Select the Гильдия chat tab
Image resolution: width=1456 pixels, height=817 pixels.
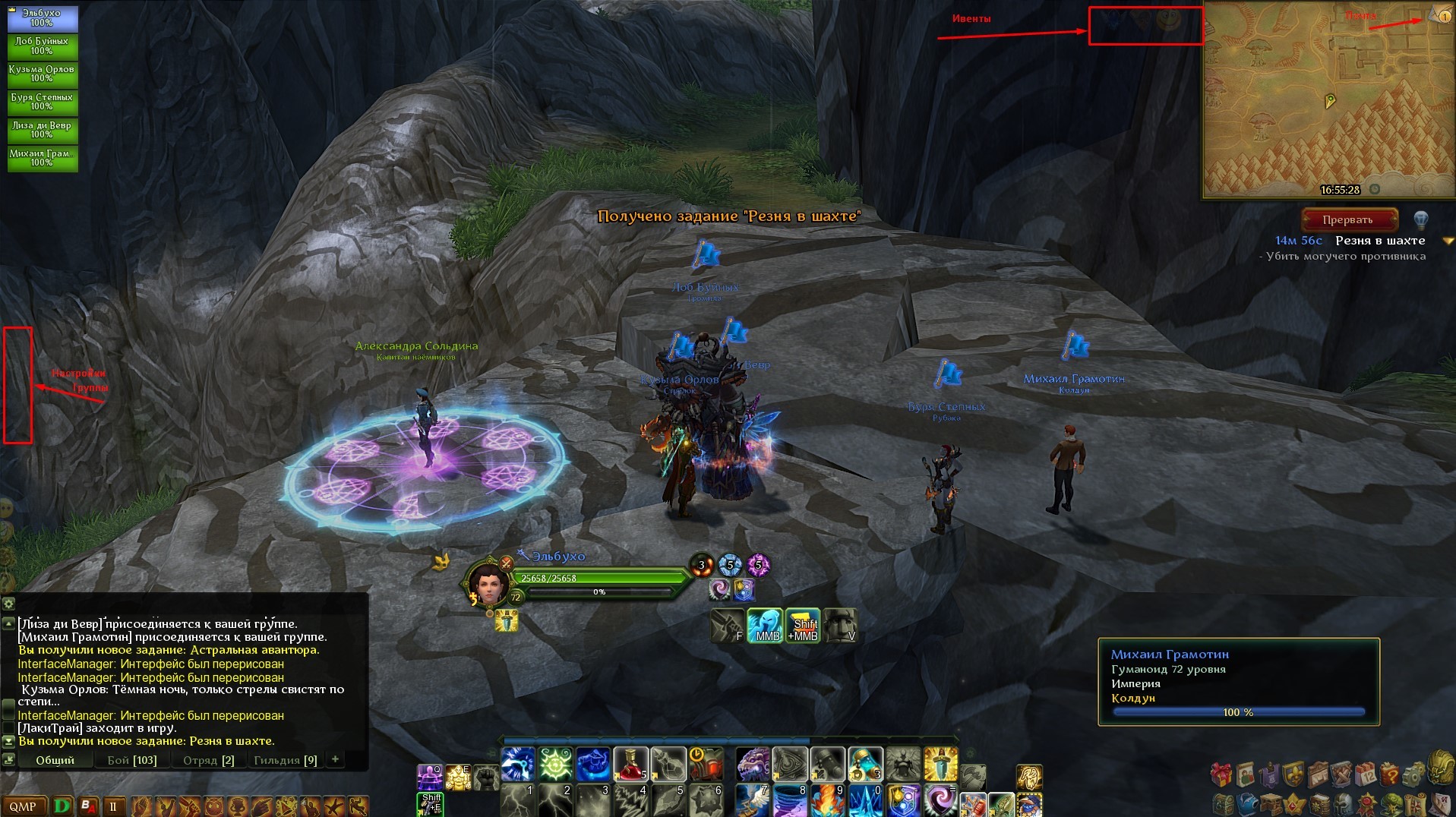pyautogui.click(x=285, y=760)
